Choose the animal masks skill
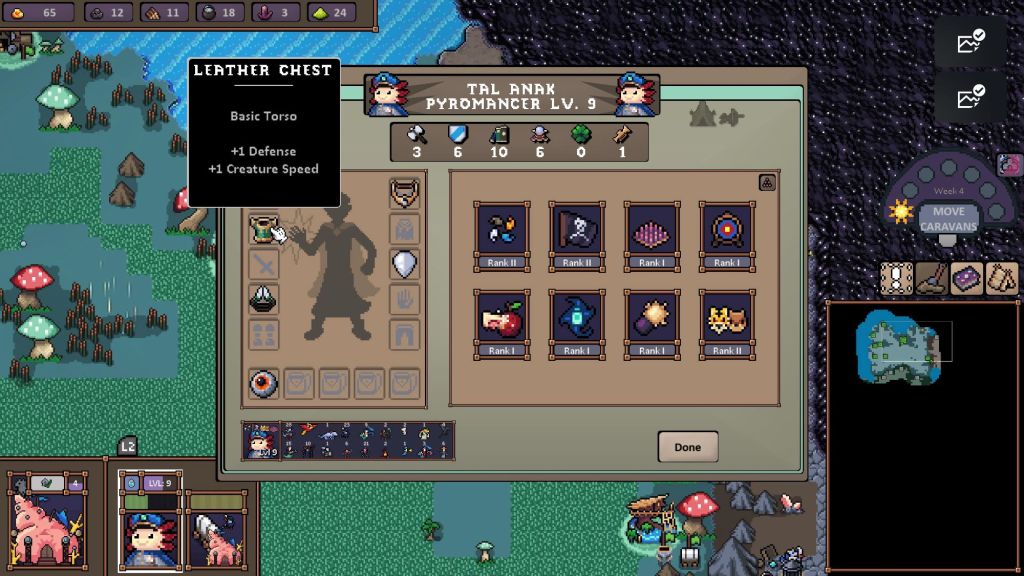1024x576 pixels. coord(727,317)
